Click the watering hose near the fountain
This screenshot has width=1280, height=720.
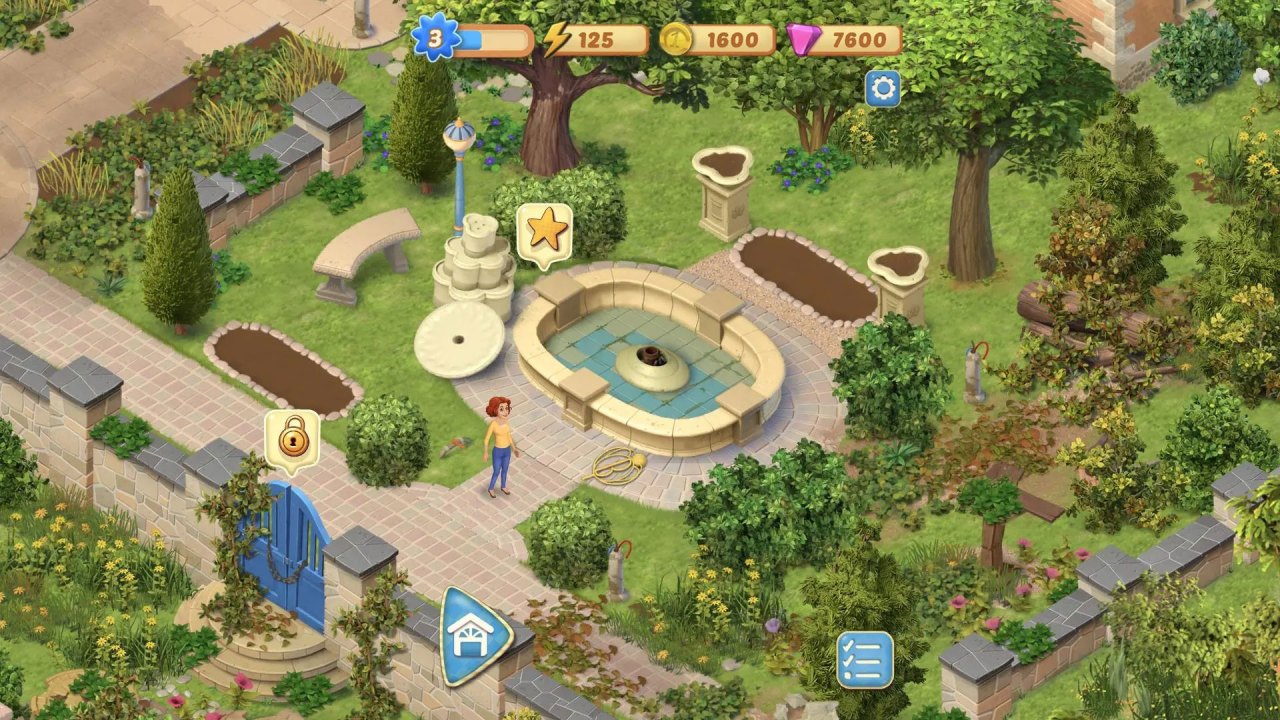[616, 466]
